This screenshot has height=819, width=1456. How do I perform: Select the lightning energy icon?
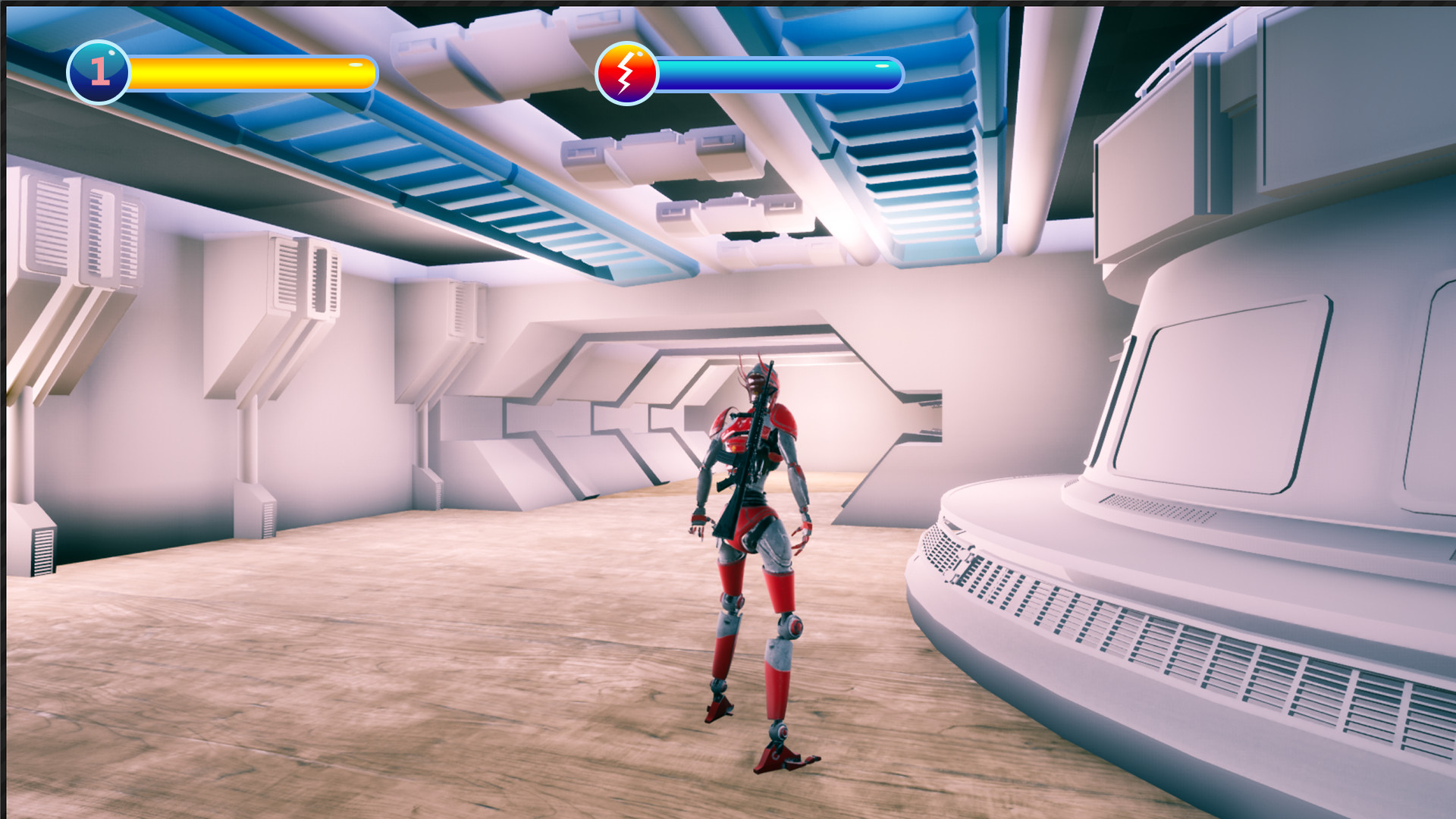[x=627, y=72]
